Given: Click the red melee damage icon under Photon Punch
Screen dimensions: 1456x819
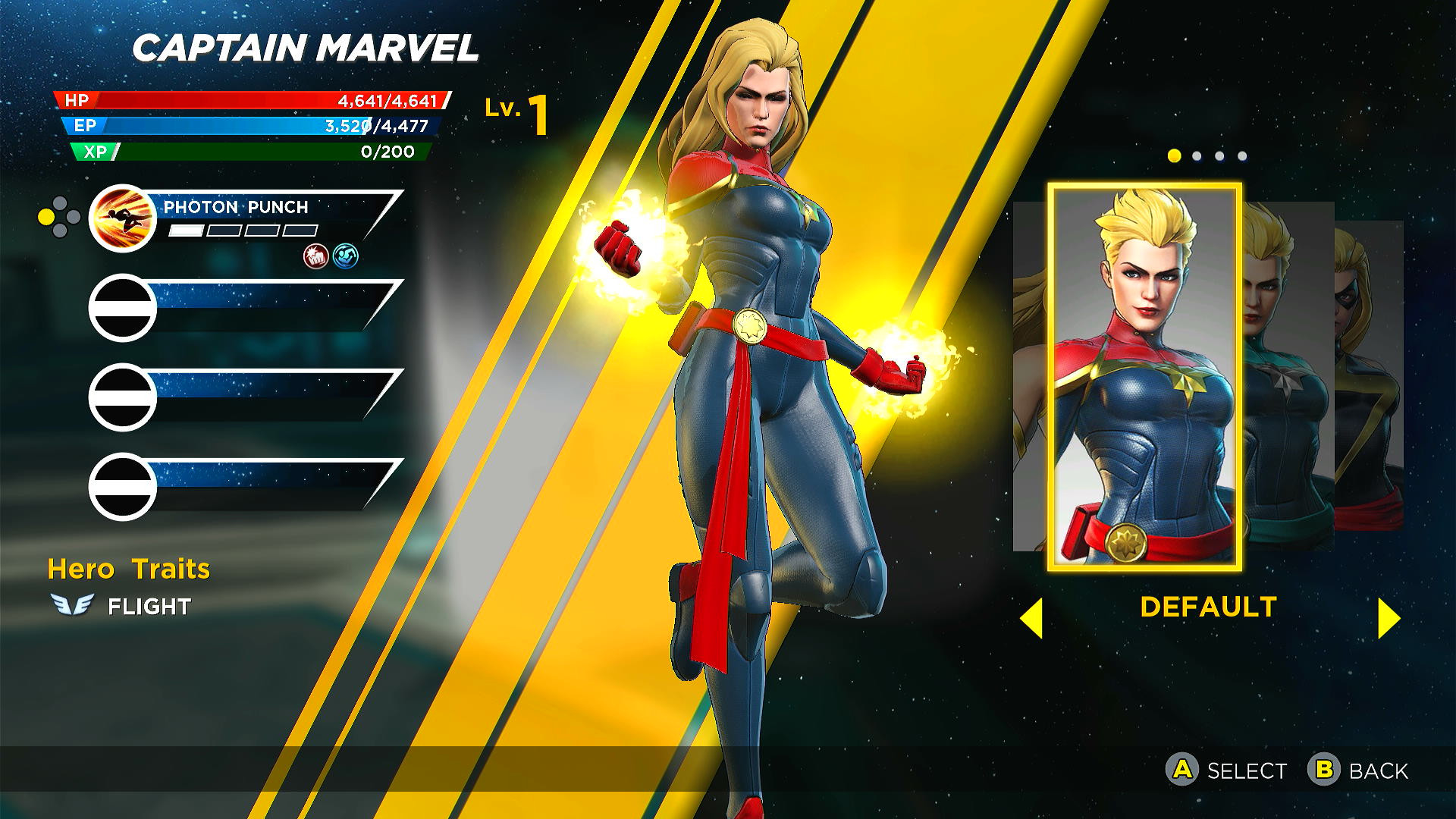Looking at the screenshot, I should (x=314, y=257).
